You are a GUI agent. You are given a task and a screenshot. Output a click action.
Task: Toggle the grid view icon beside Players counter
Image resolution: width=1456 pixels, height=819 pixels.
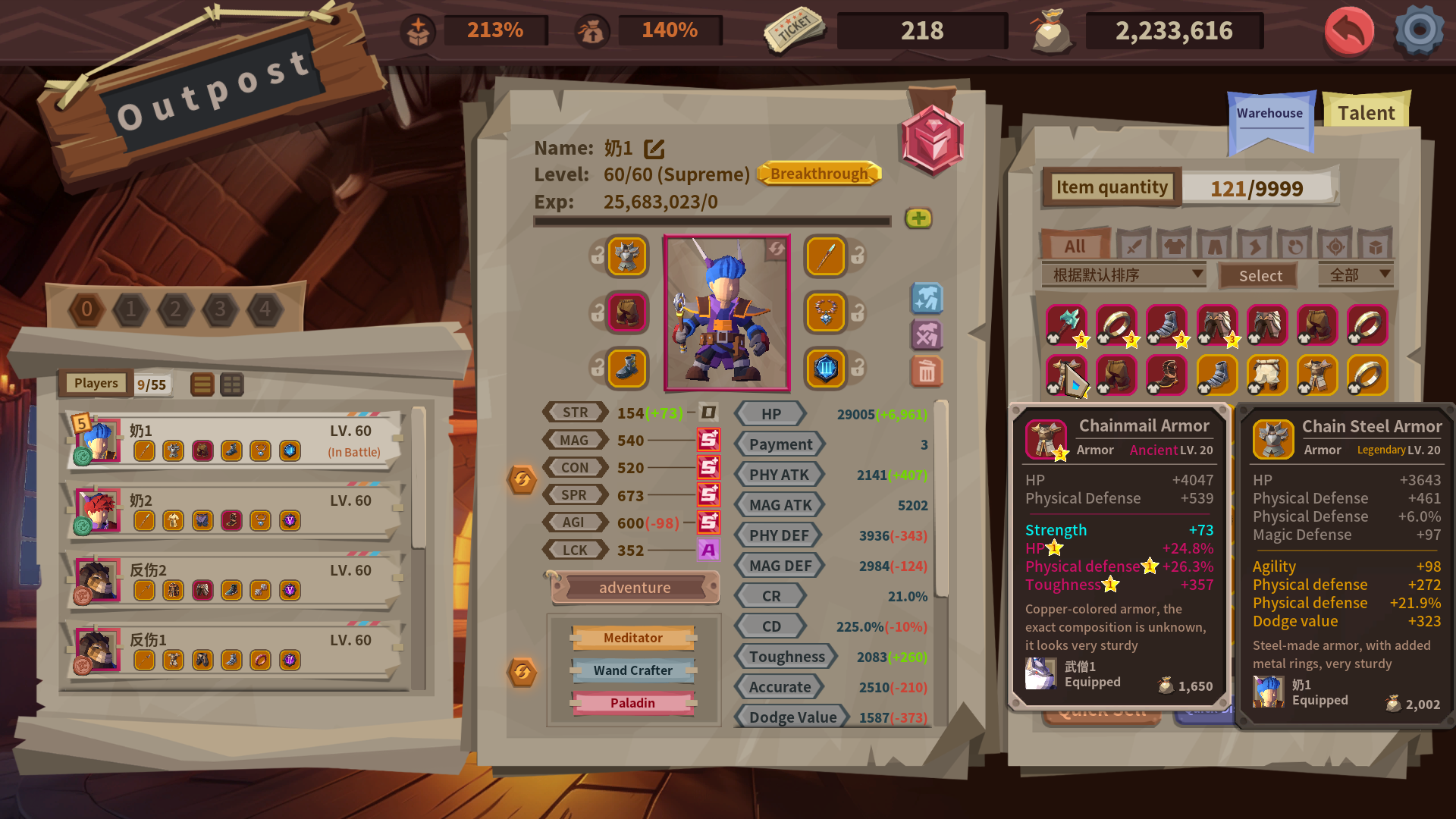(232, 384)
